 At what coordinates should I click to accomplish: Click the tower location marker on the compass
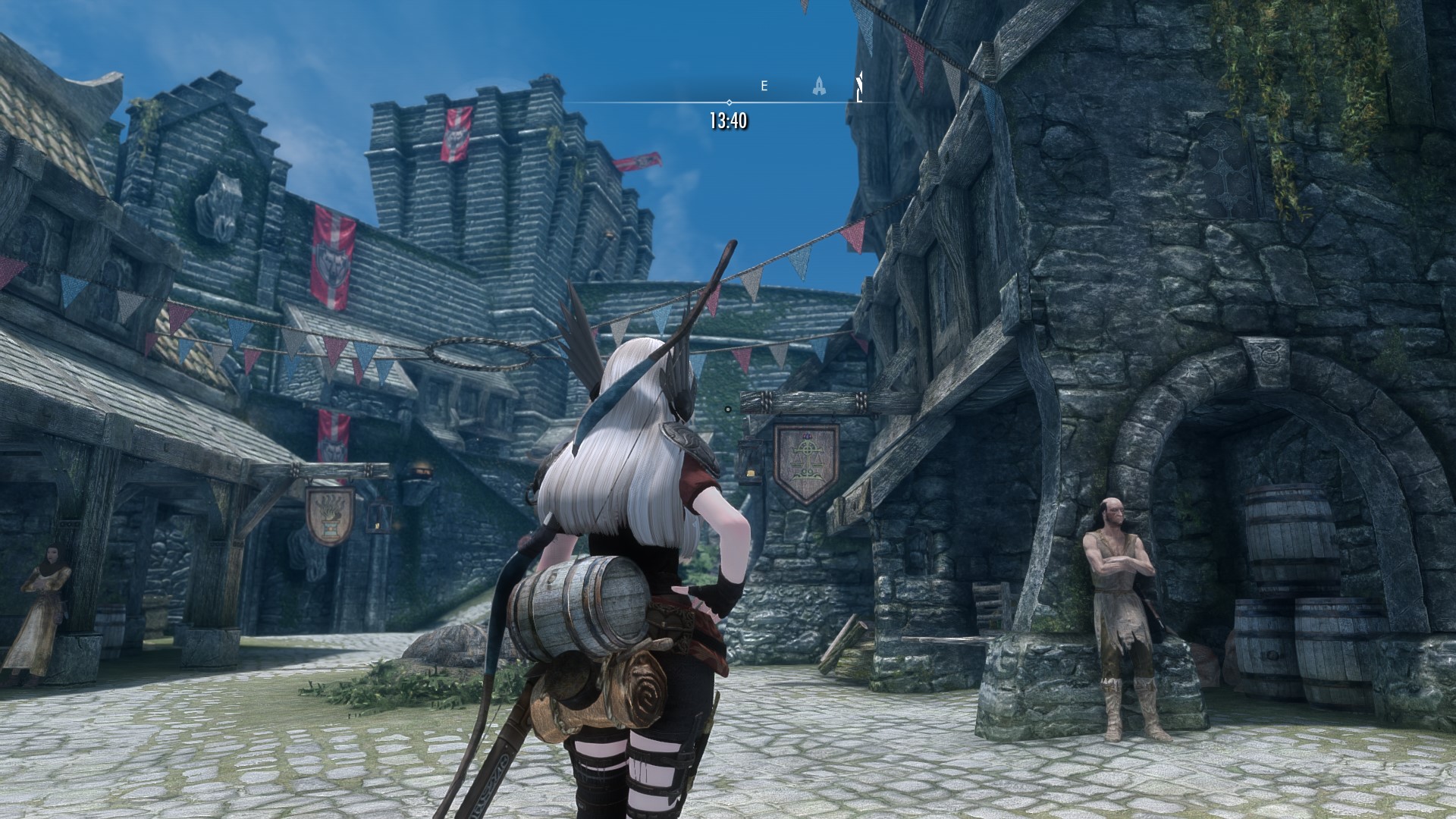[x=819, y=86]
